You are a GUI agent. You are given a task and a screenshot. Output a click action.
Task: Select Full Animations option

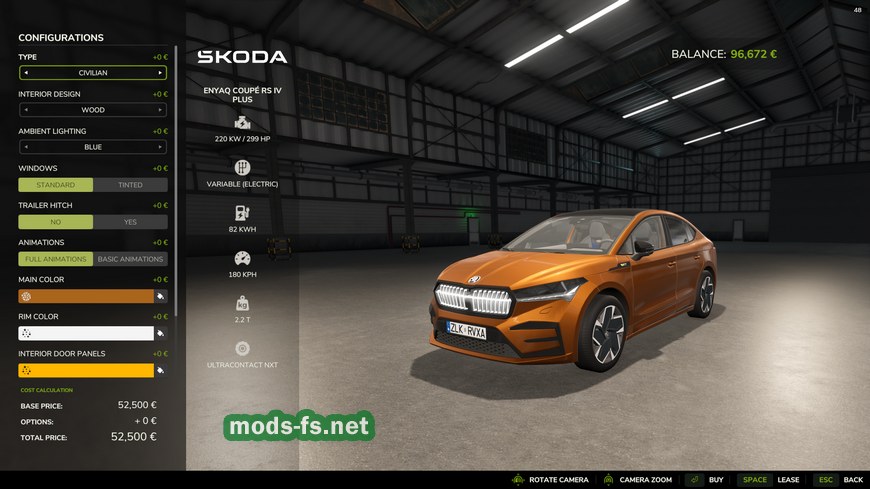click(x=56, y=259)
